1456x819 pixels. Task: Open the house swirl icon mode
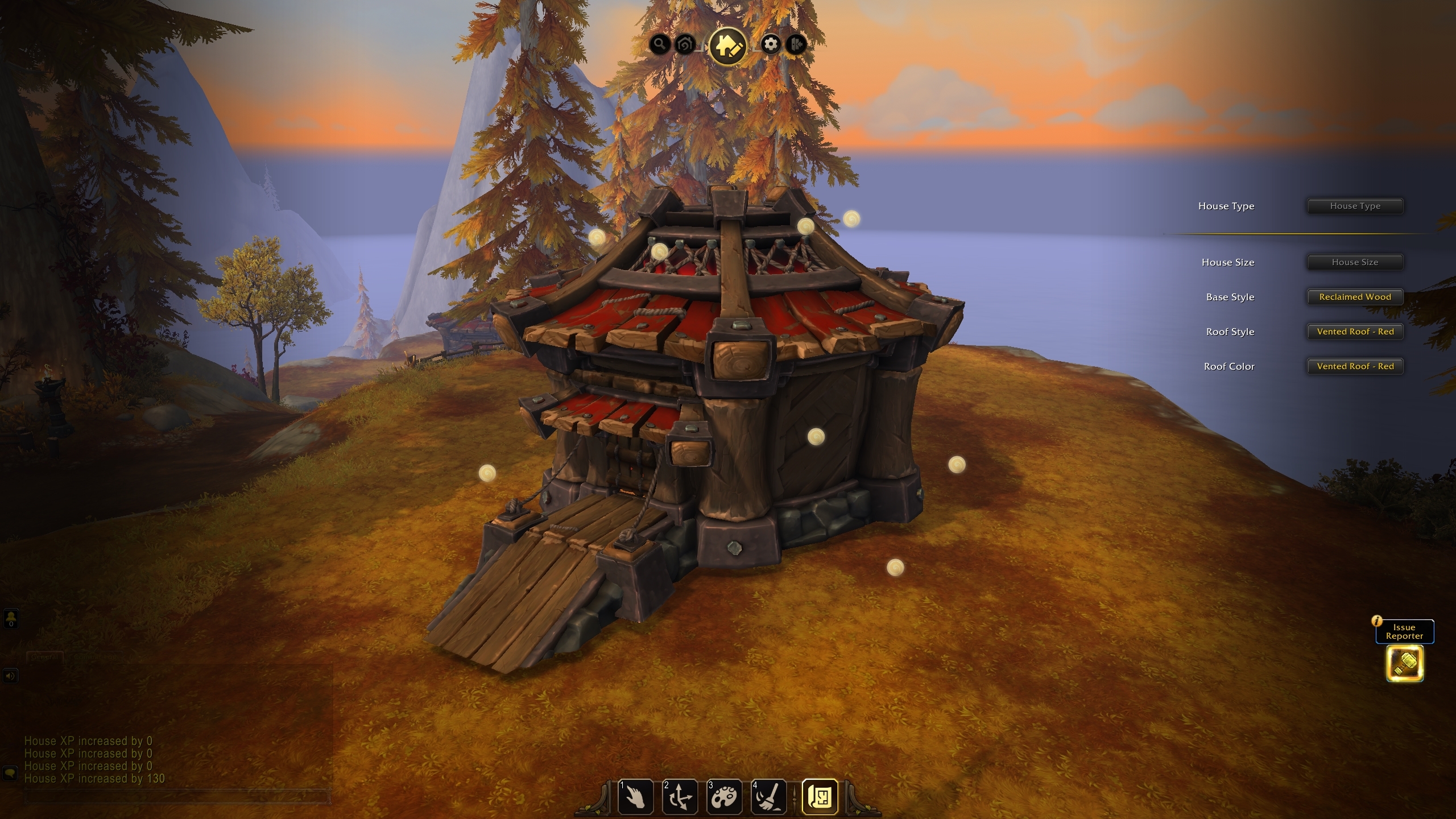[685, 44]
